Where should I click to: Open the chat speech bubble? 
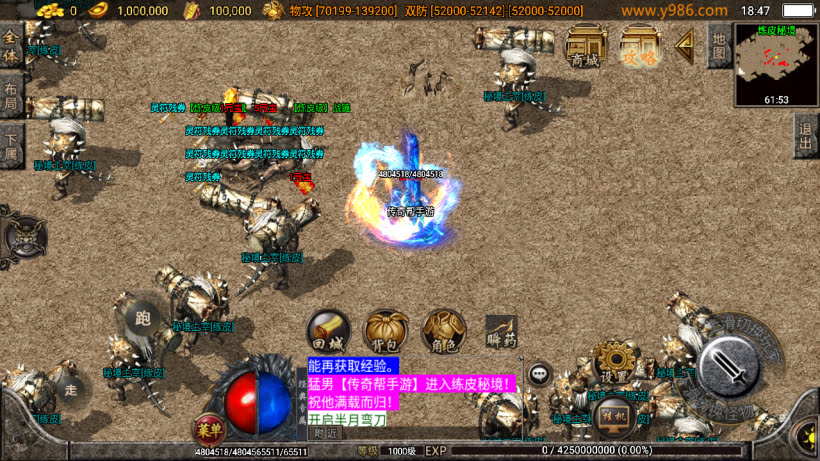coord(540,374)
